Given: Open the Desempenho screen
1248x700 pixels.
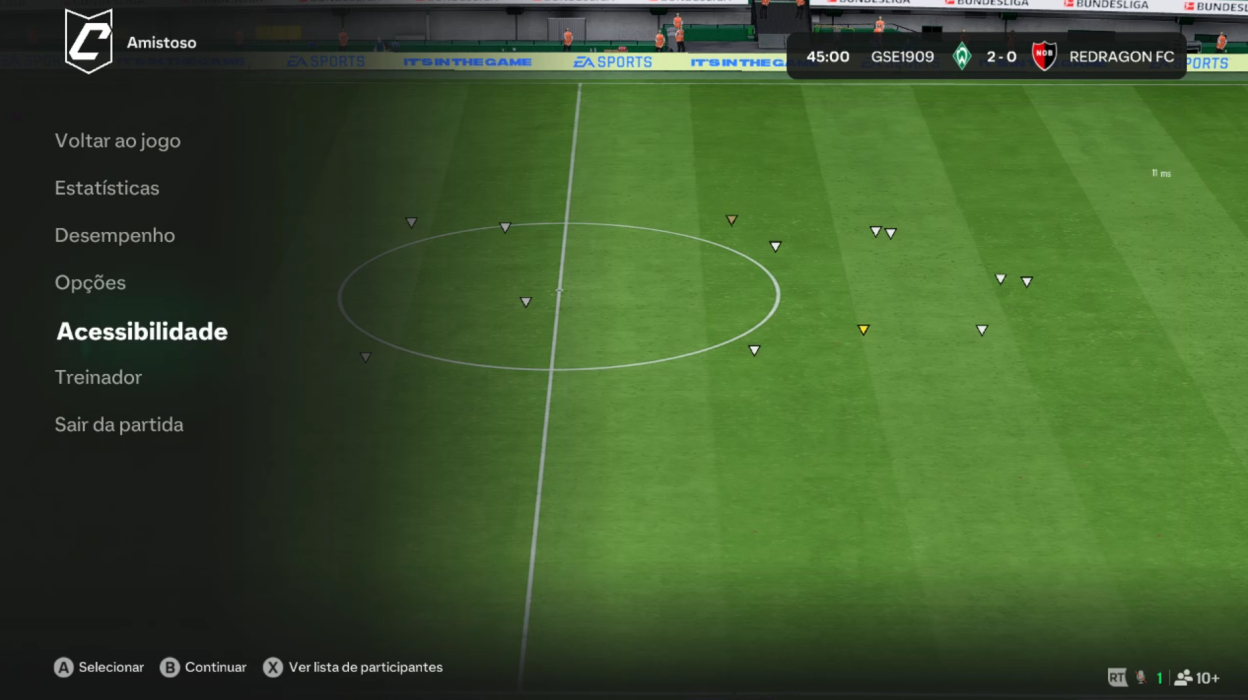Looking at the screenshot, I should 115,236.
